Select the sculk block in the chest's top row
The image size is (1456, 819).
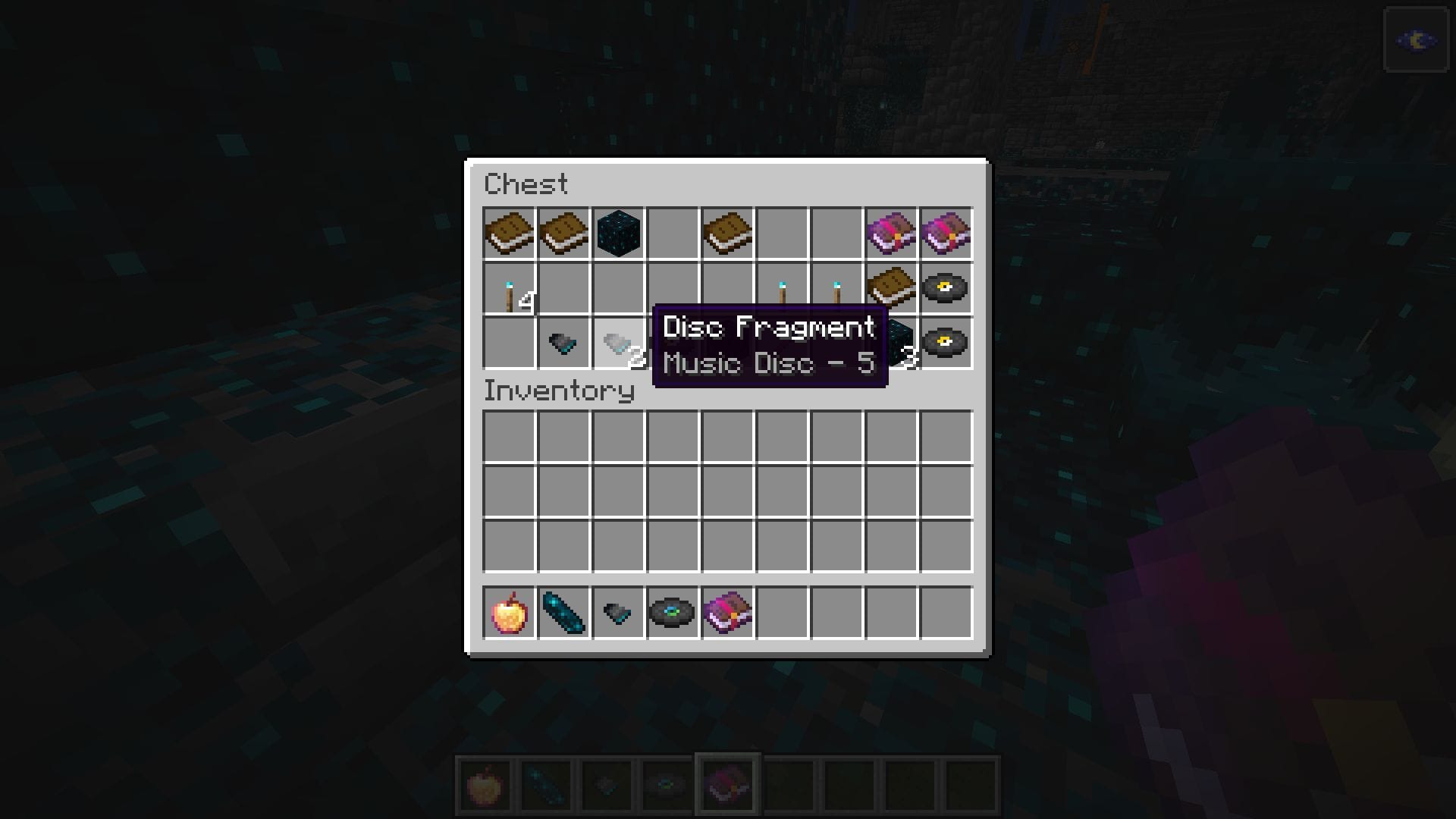(x=618, y=233)
